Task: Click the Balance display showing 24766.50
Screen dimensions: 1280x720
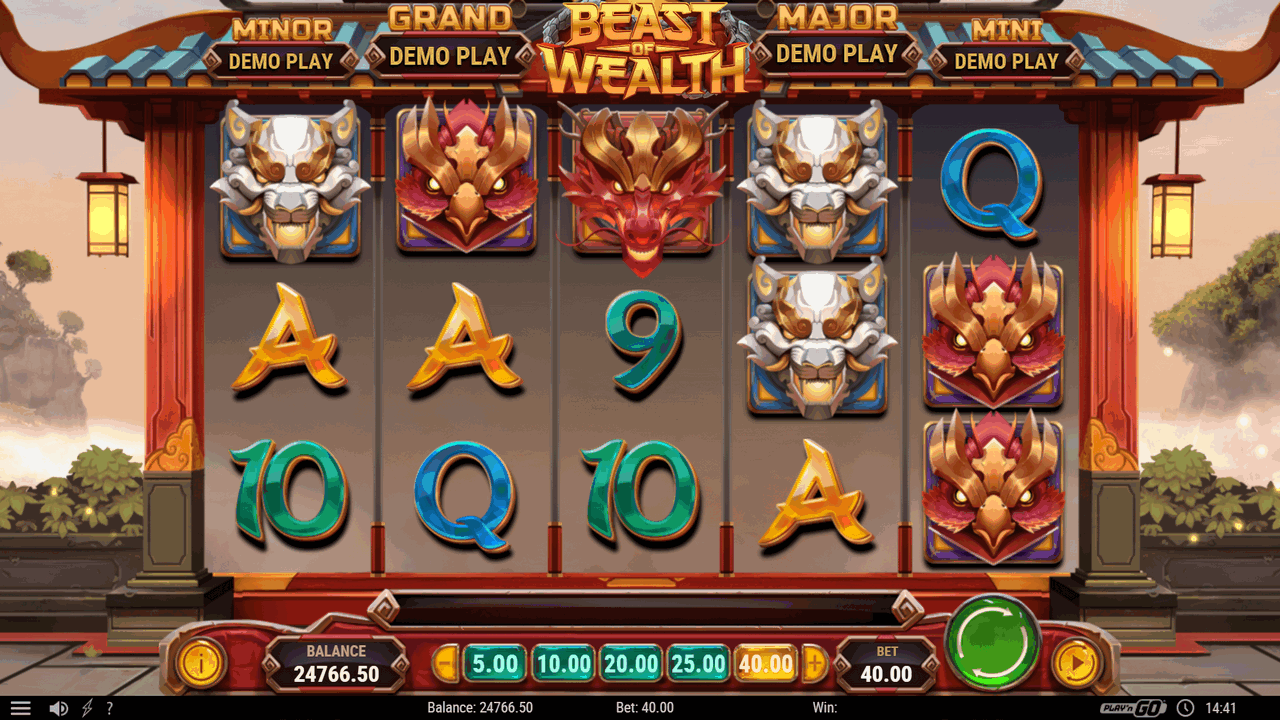Action: (x=338, y=662)
